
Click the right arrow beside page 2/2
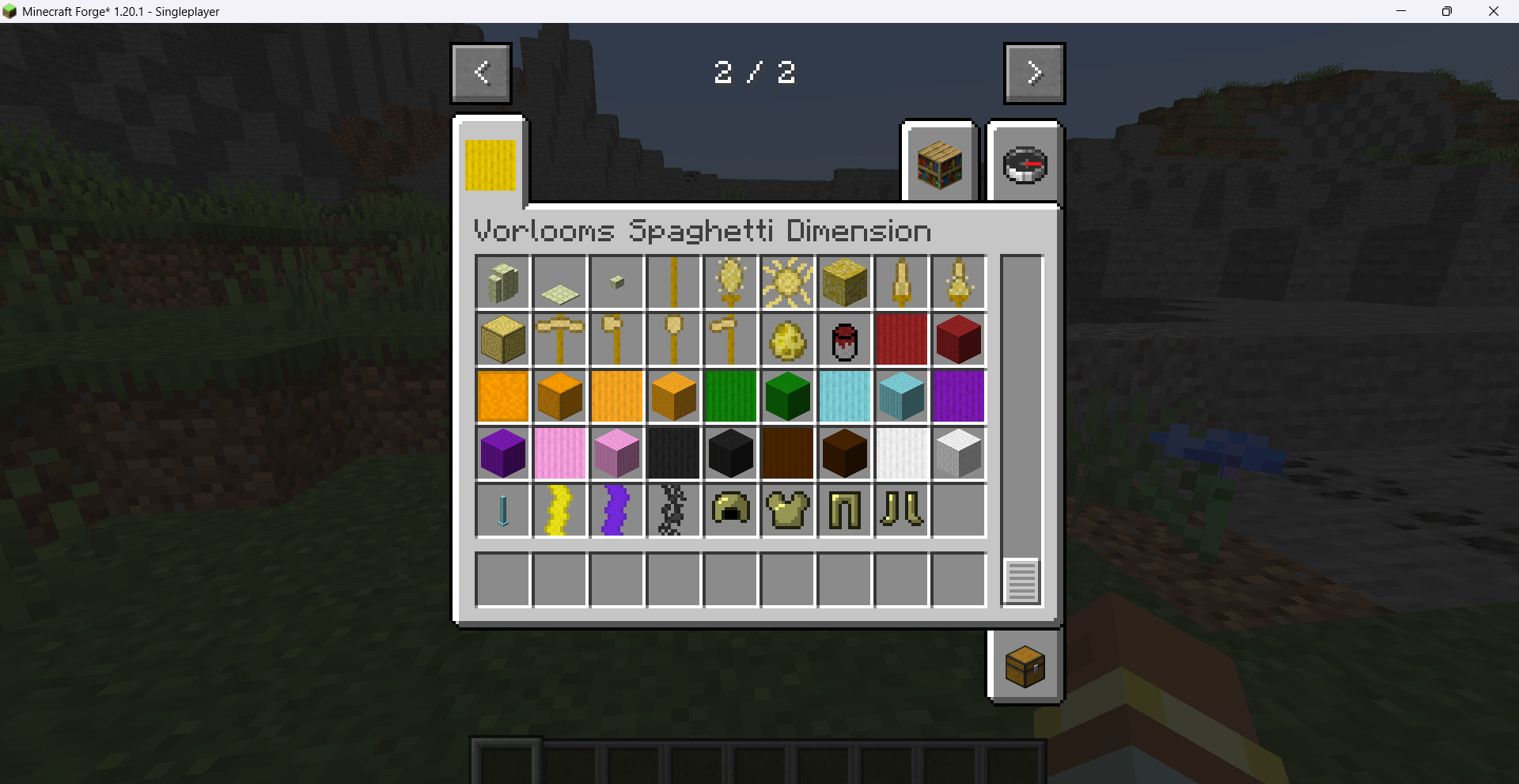point(1034,73)
